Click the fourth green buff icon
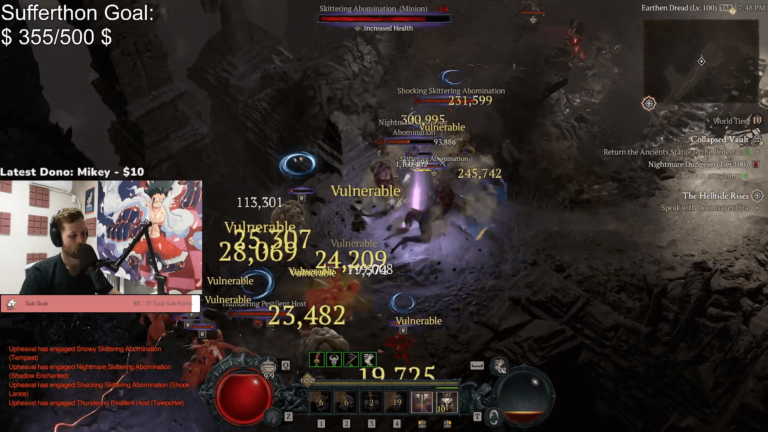 pyautogui.click(x=369, y=359)
